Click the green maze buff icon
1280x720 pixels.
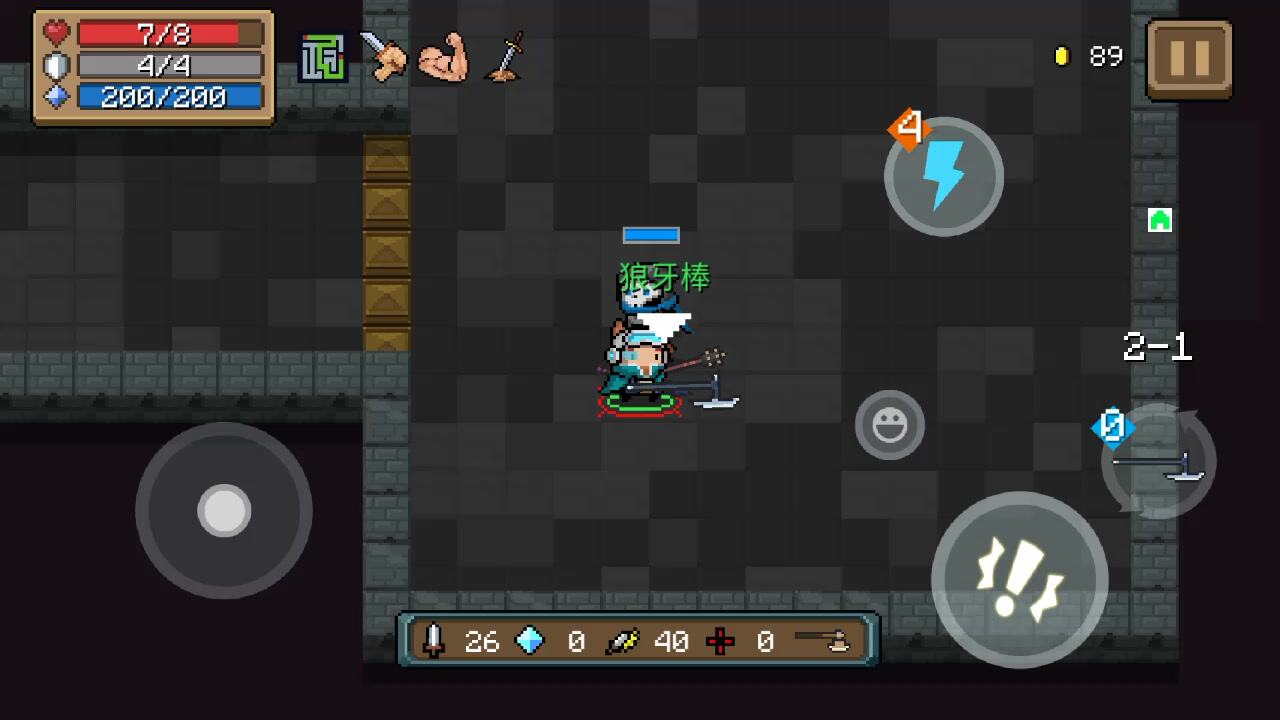tap(322, 58)
